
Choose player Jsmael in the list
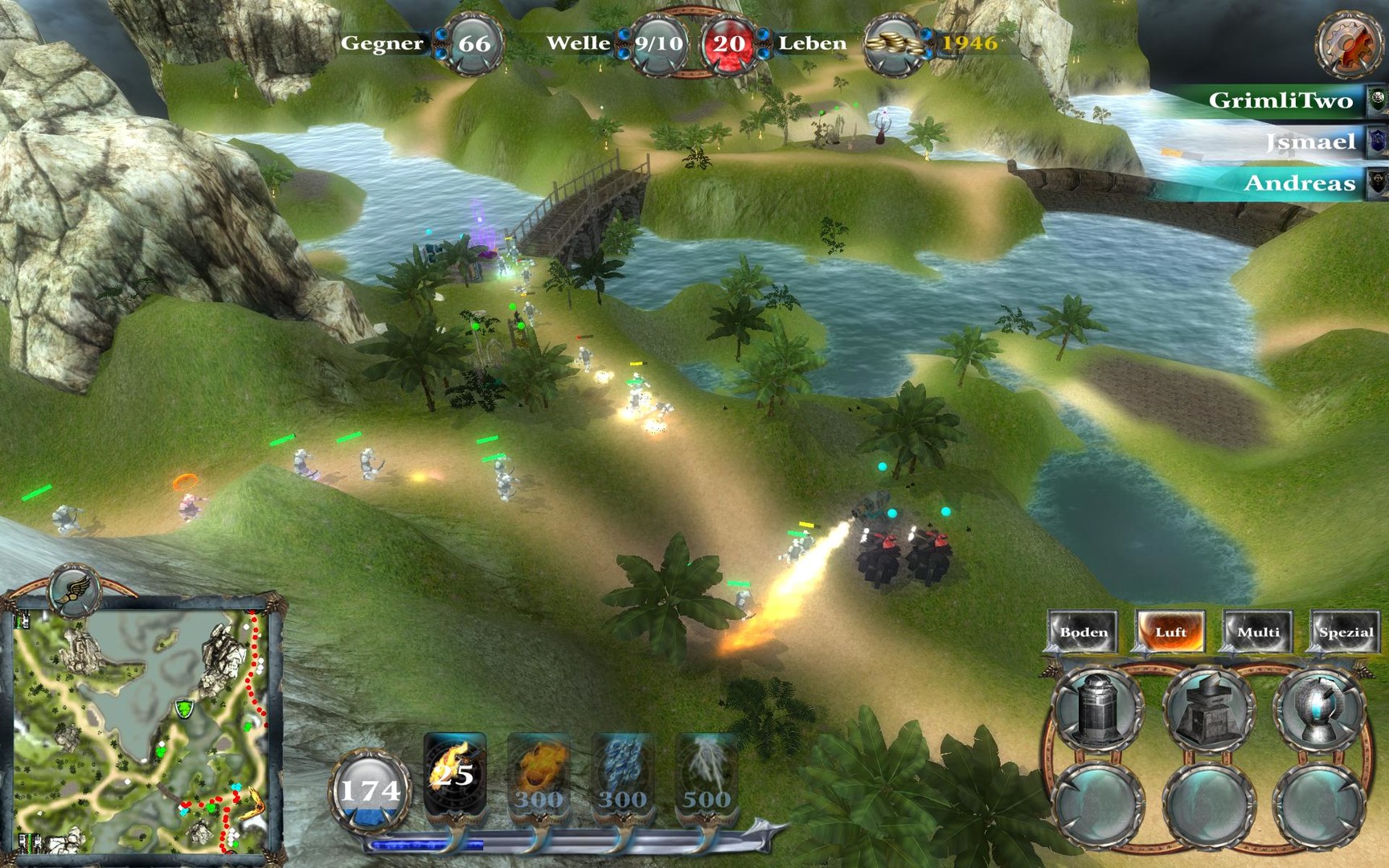click(x=1310, y=142)
